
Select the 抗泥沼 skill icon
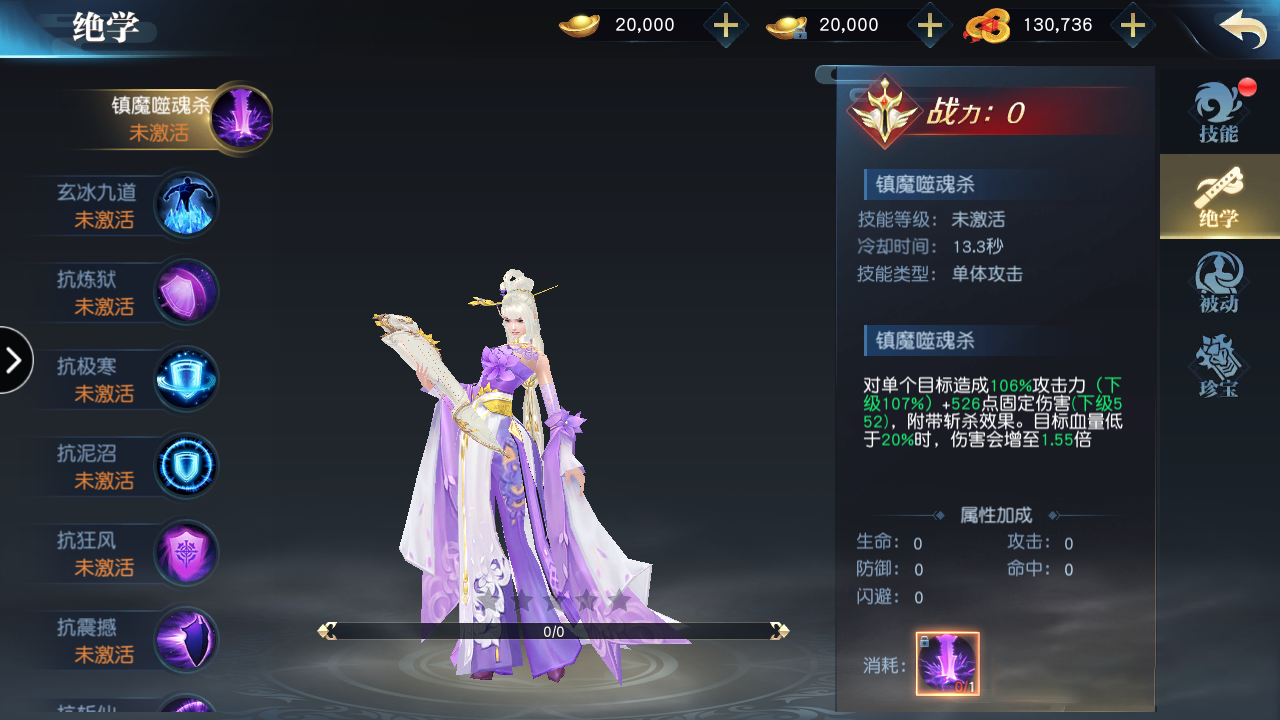(x=186, y=464)
